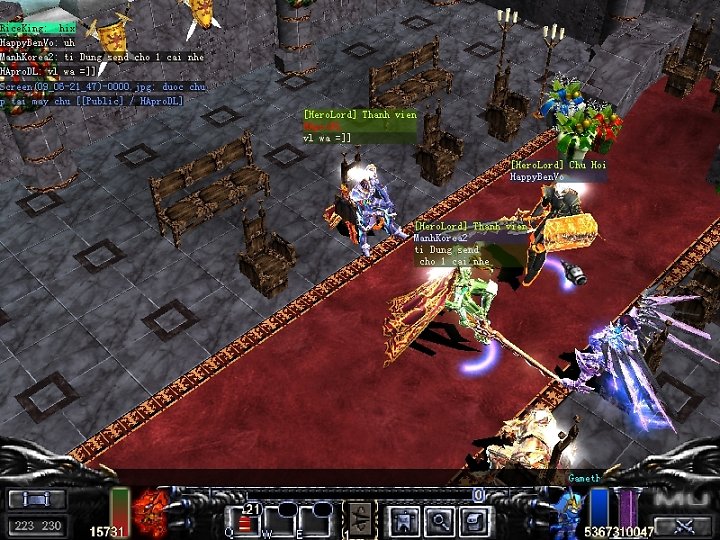Open the active skill selector slot
Viewport: 720px width, 540px height.
(x=360, y=520)
